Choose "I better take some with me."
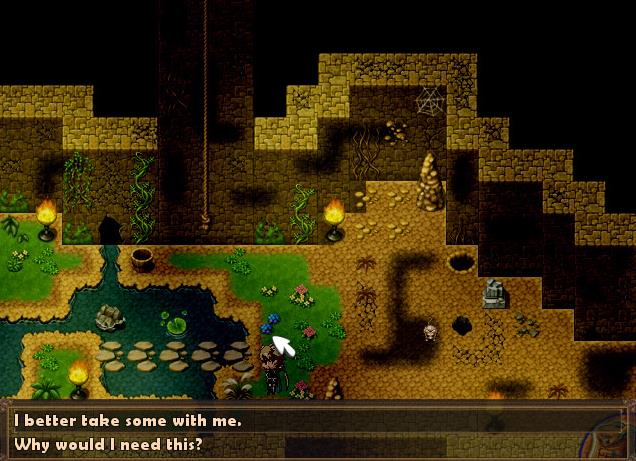 click(127, 421)
